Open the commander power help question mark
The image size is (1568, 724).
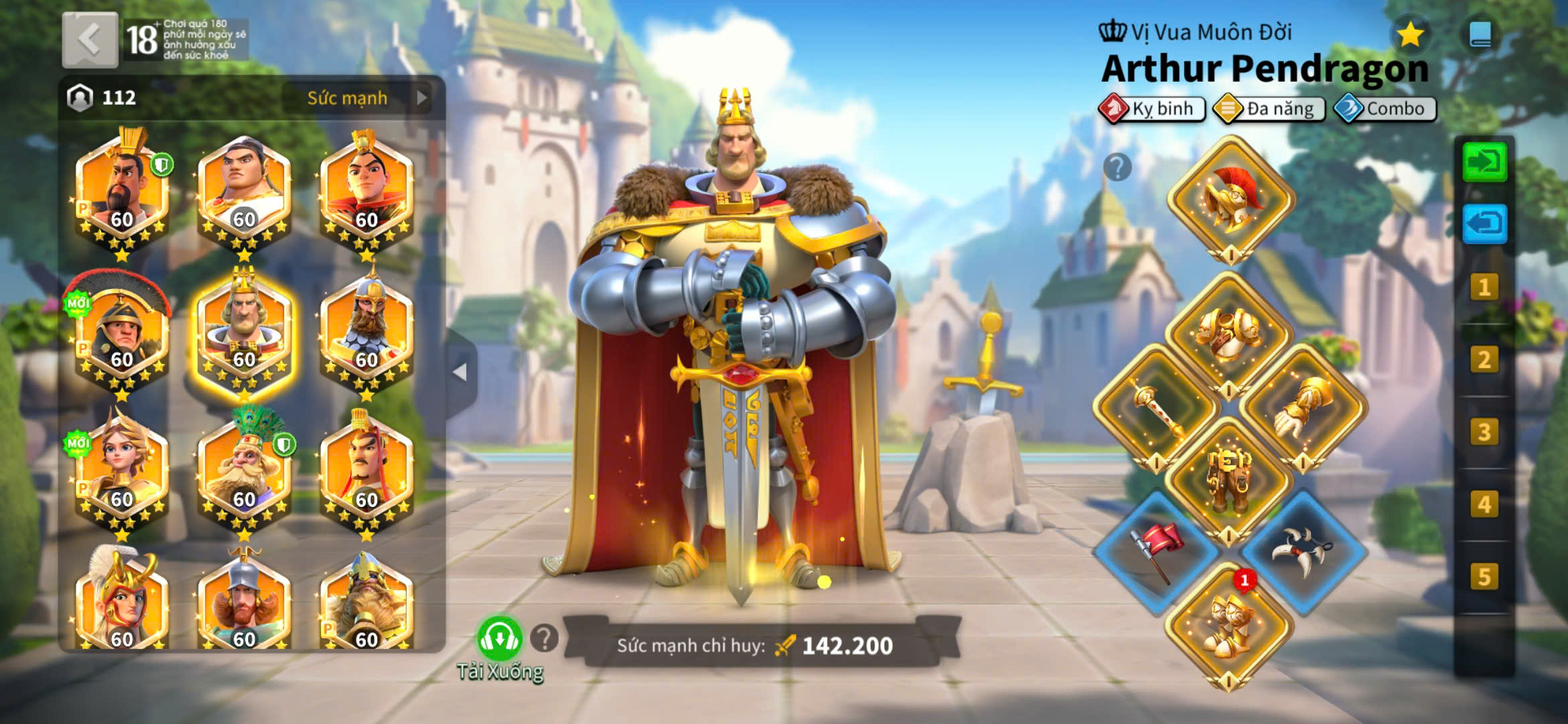(x=544, y=638)
